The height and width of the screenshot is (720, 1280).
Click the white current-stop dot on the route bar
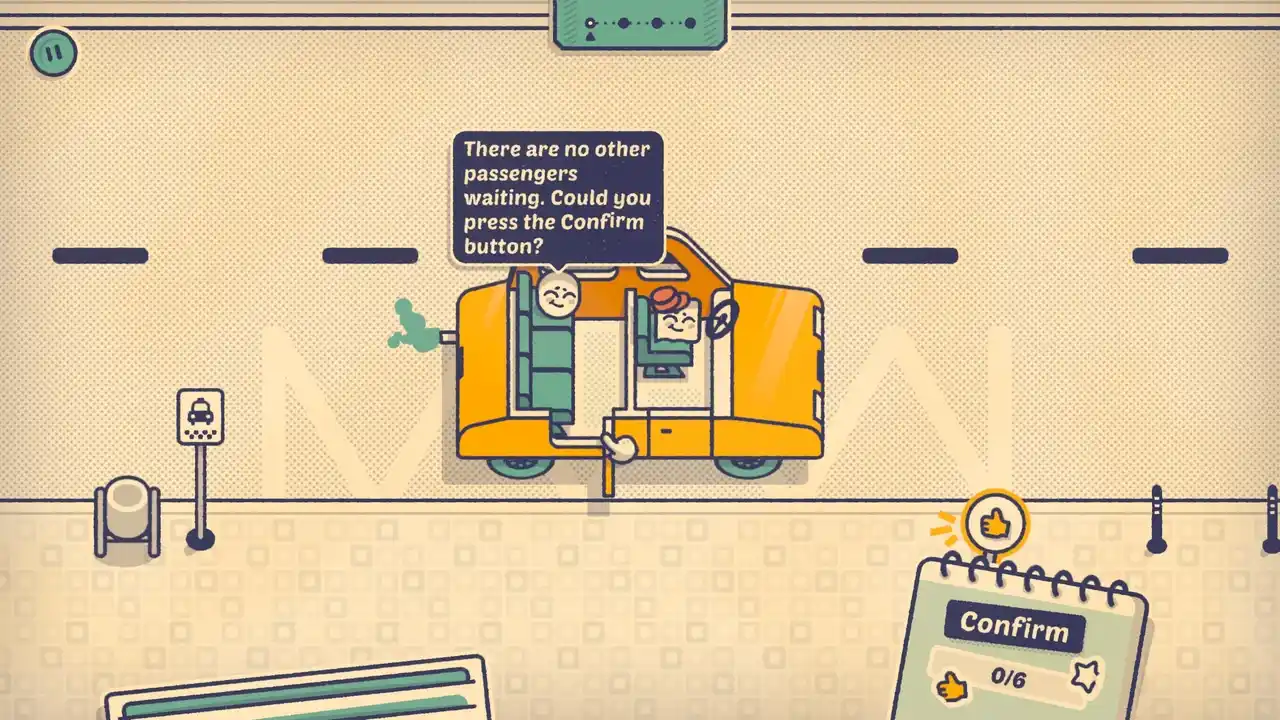pos(590,23)
